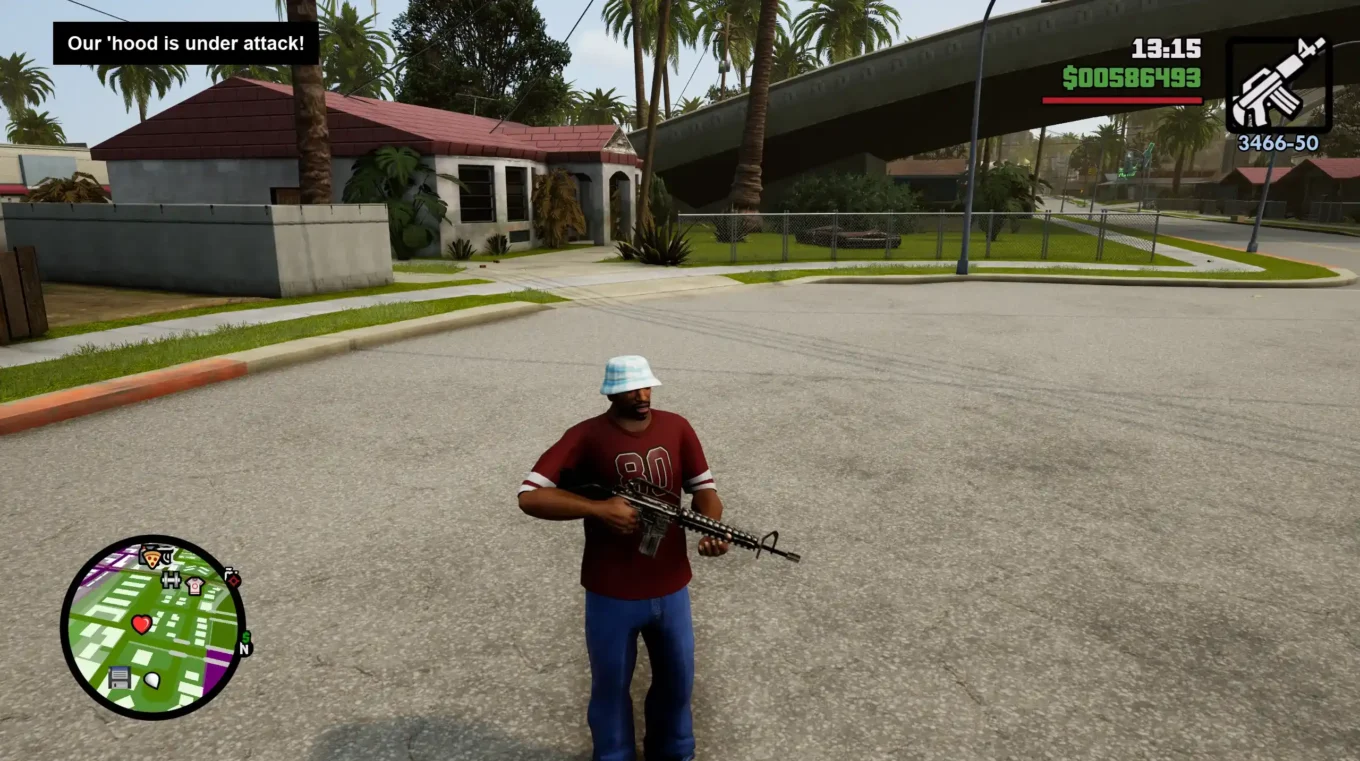Image resolution: width=1360 pixels, height=761 pixels.
Task: Click the white objective blip on the minimap
Action: [x=153, y=680]
